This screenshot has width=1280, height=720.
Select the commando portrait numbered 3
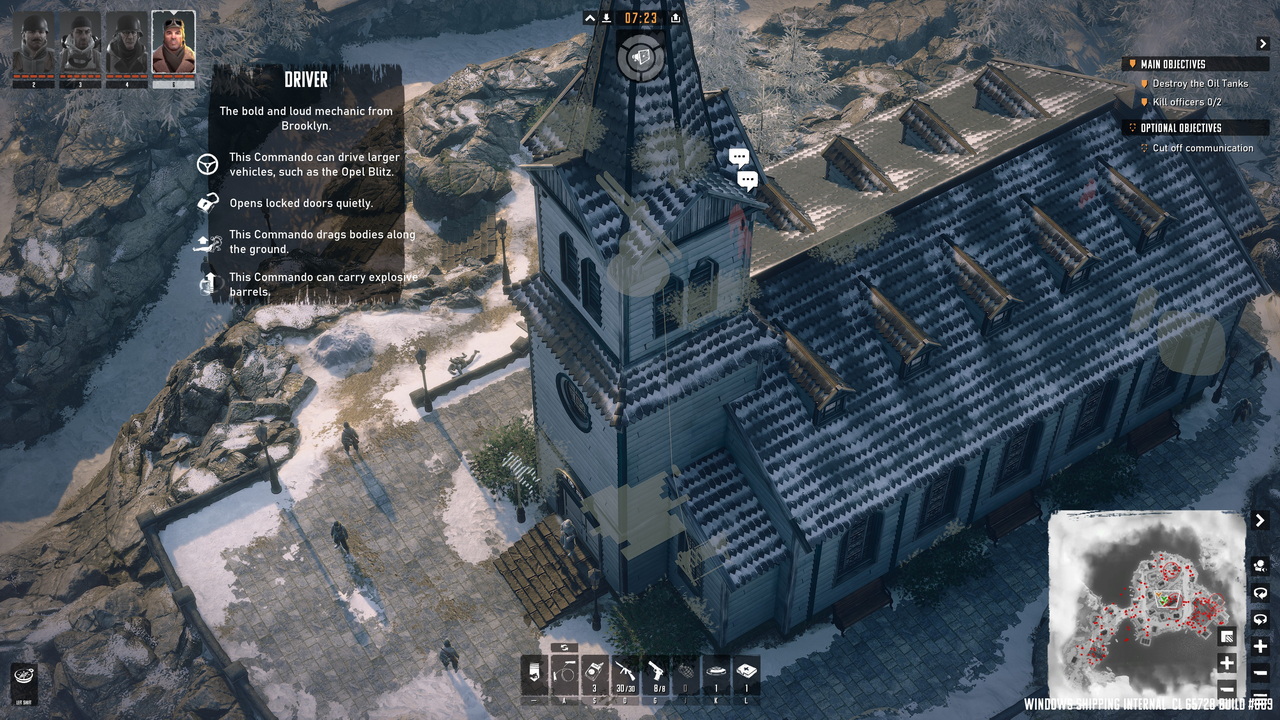[80, 44]
